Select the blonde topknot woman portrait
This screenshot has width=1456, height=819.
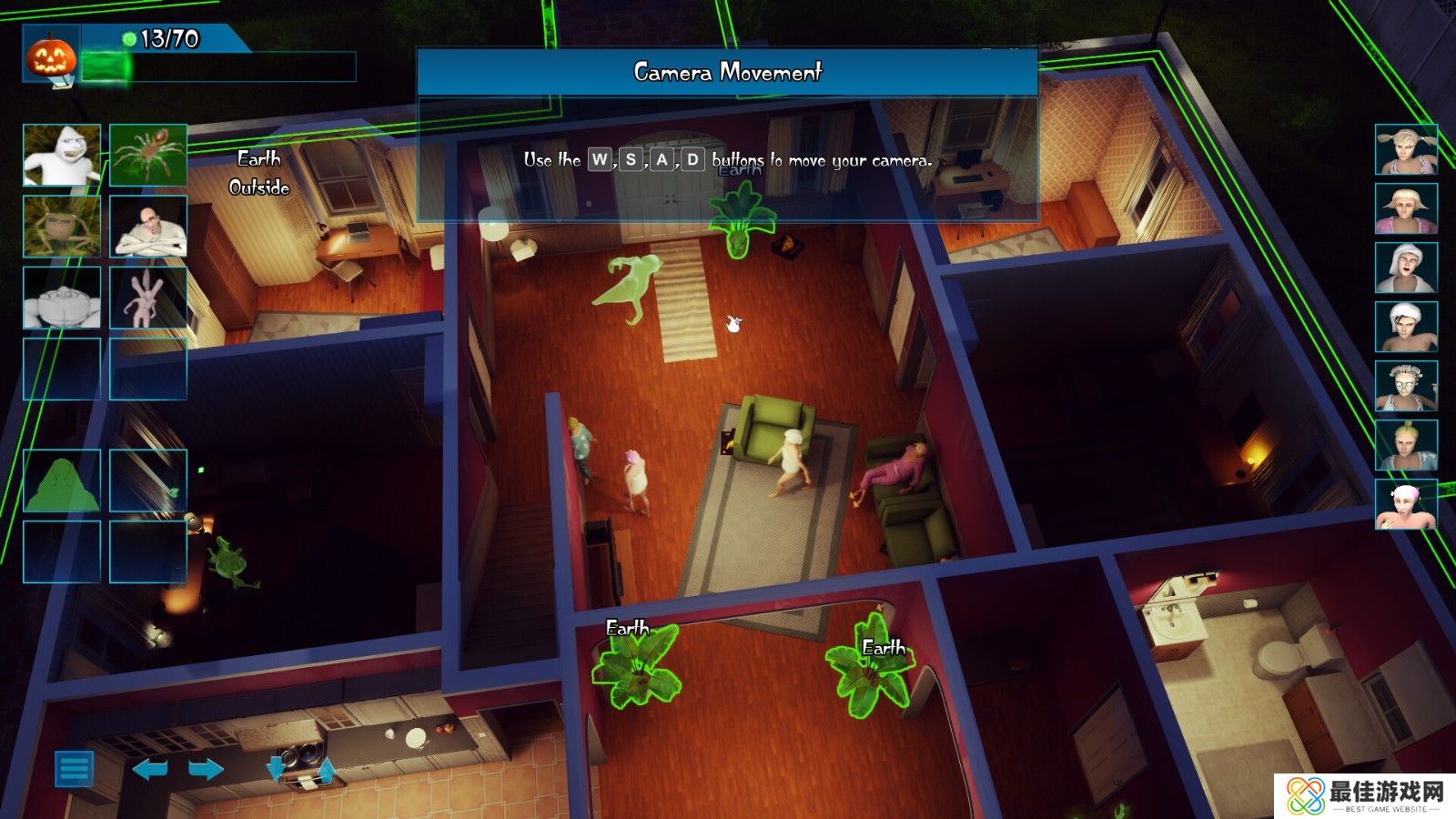point(1406,445)
